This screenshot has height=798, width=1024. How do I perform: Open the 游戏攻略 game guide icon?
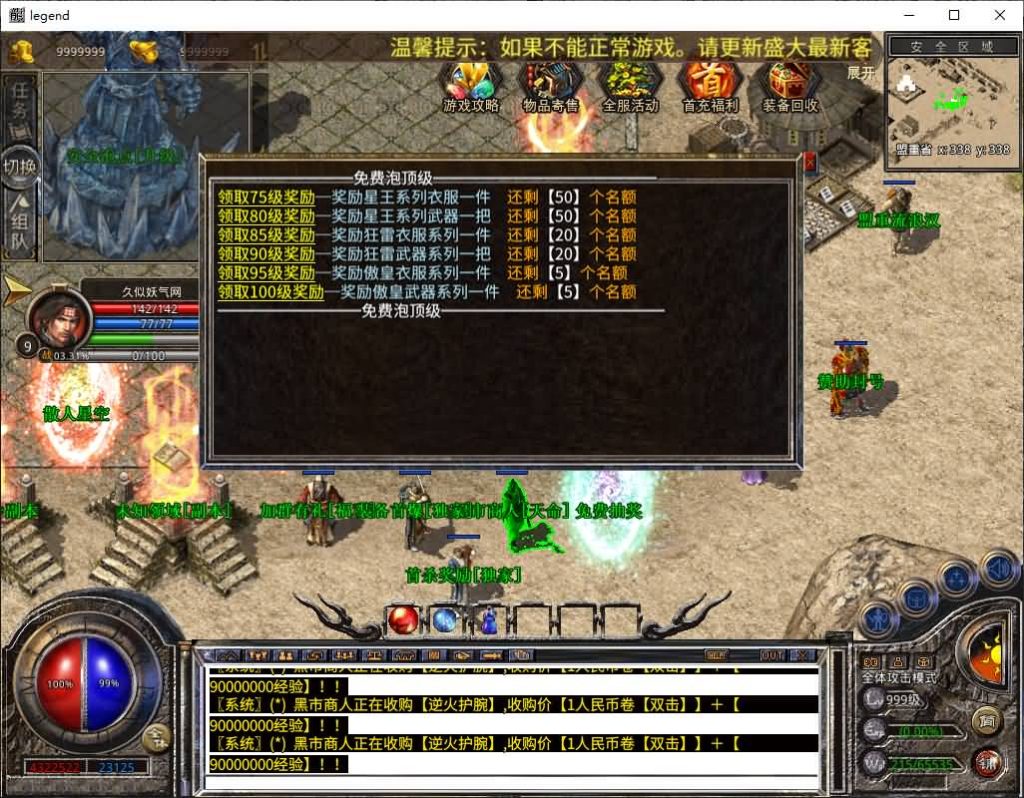(x=471, y=86)
